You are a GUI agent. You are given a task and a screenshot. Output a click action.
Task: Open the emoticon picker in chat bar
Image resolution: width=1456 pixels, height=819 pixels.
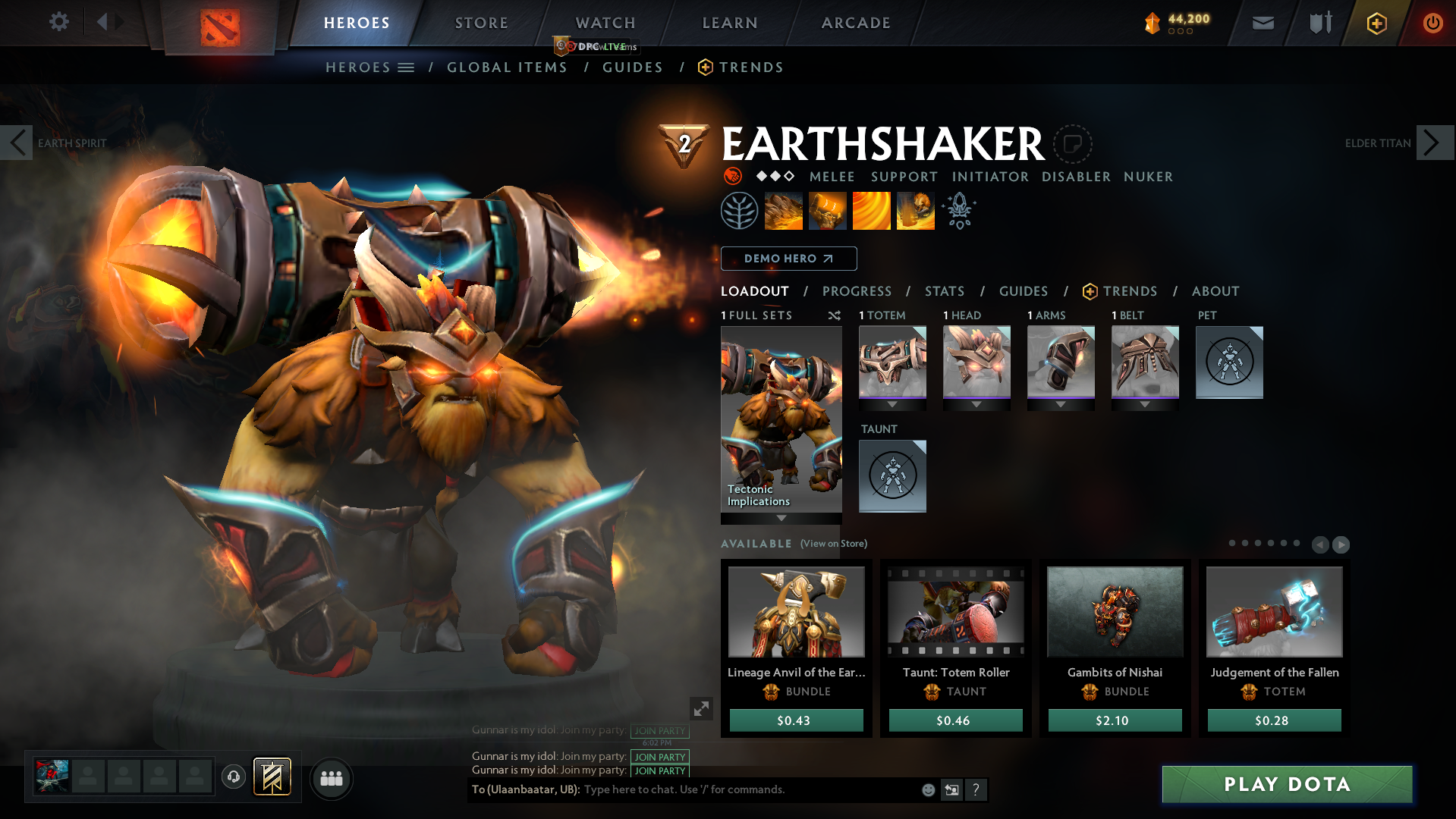tap(927, 789)
